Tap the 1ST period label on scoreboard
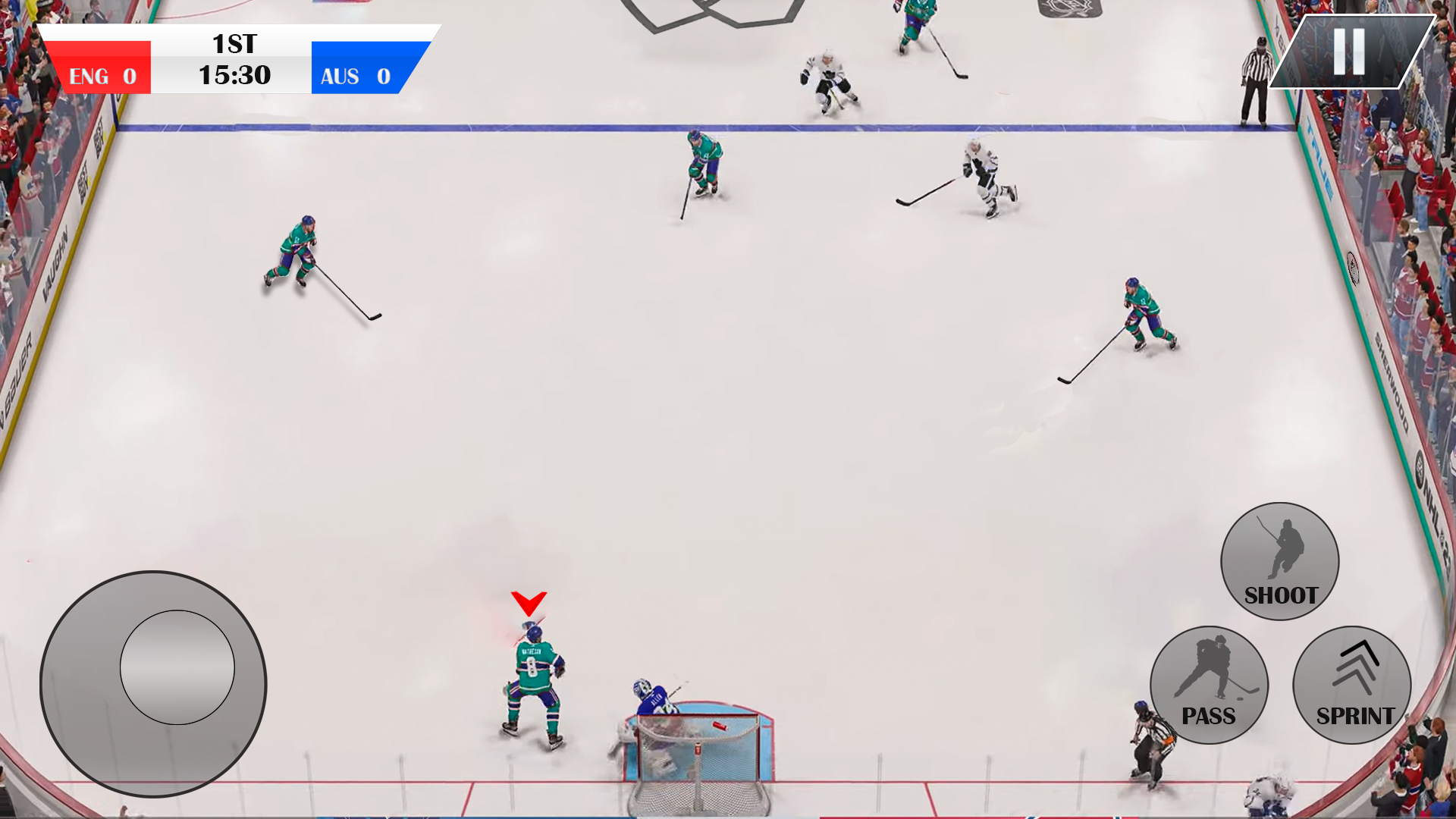The width and height of the screenshot is (1456, 819). point(233,45)
